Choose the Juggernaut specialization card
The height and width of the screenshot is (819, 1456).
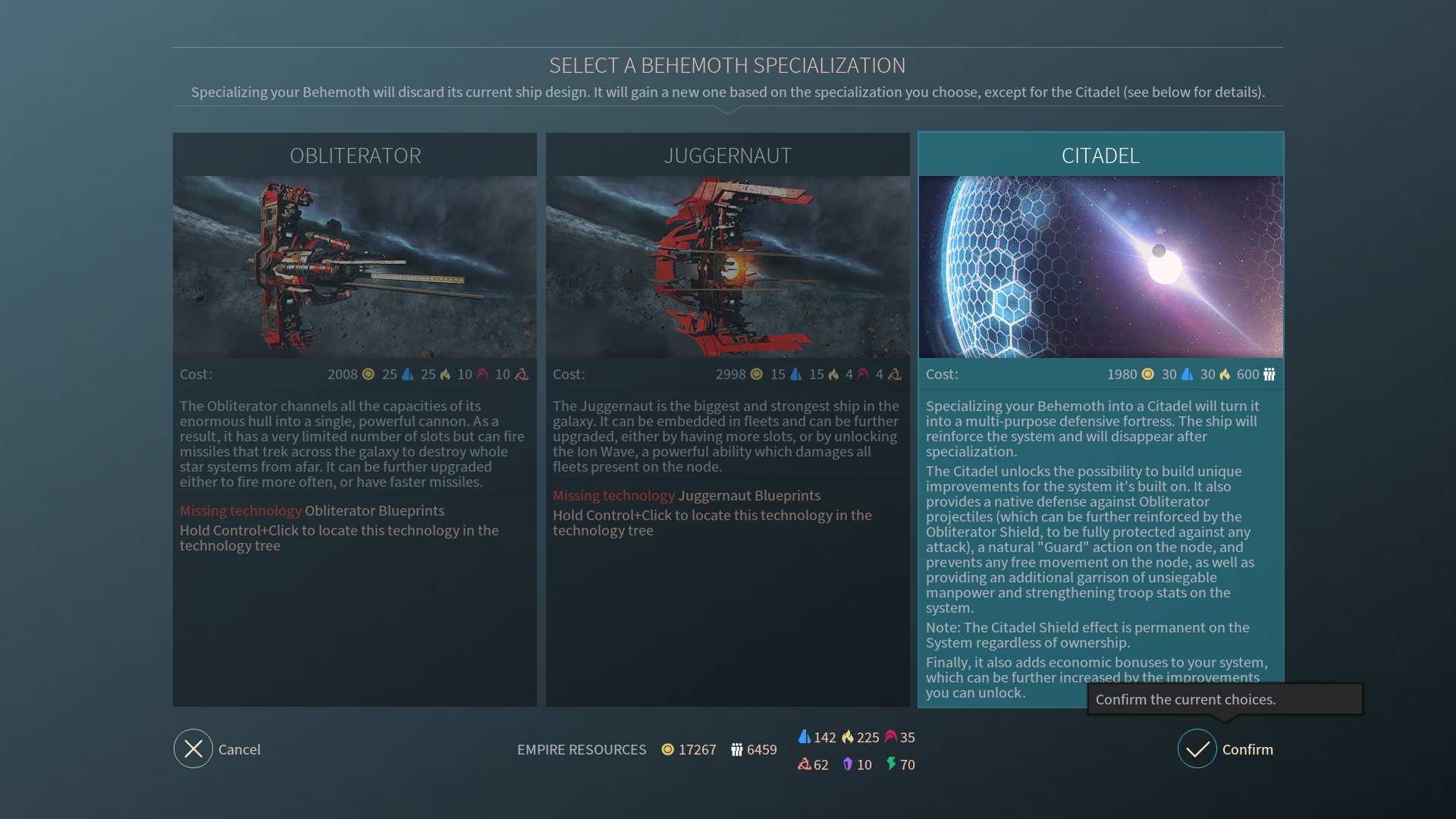pos(727,267)
